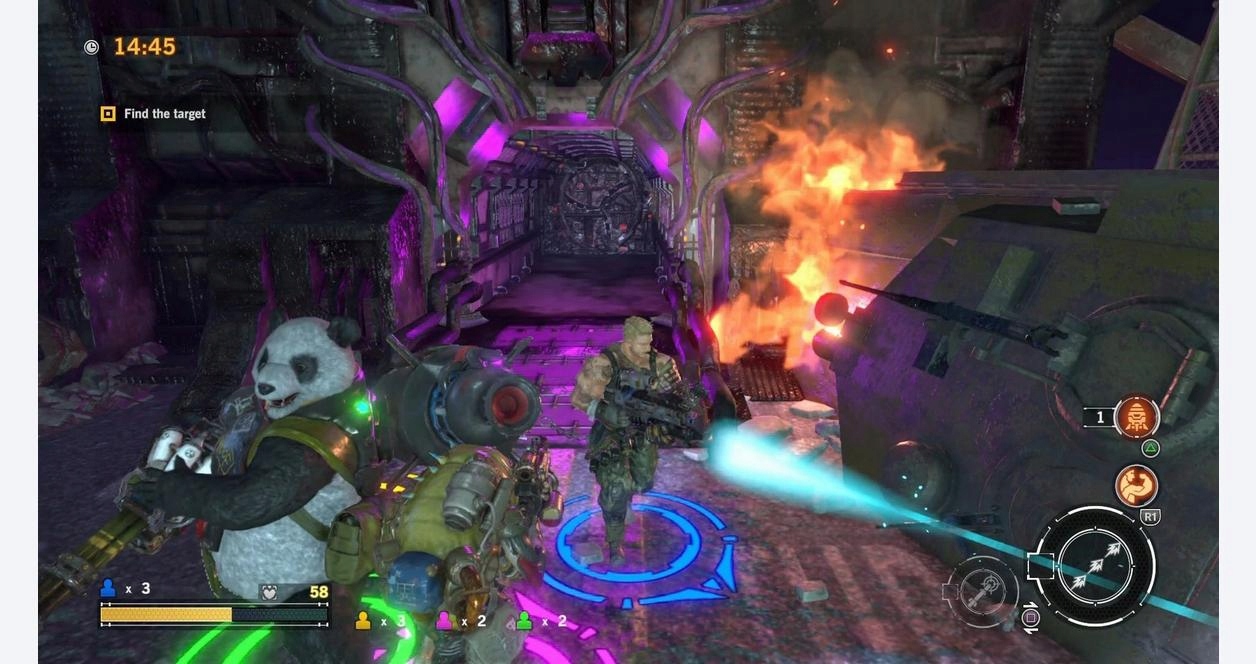Select the green player lives icon
Viewport: 1256px width, 664px height.
pos(524,621)
